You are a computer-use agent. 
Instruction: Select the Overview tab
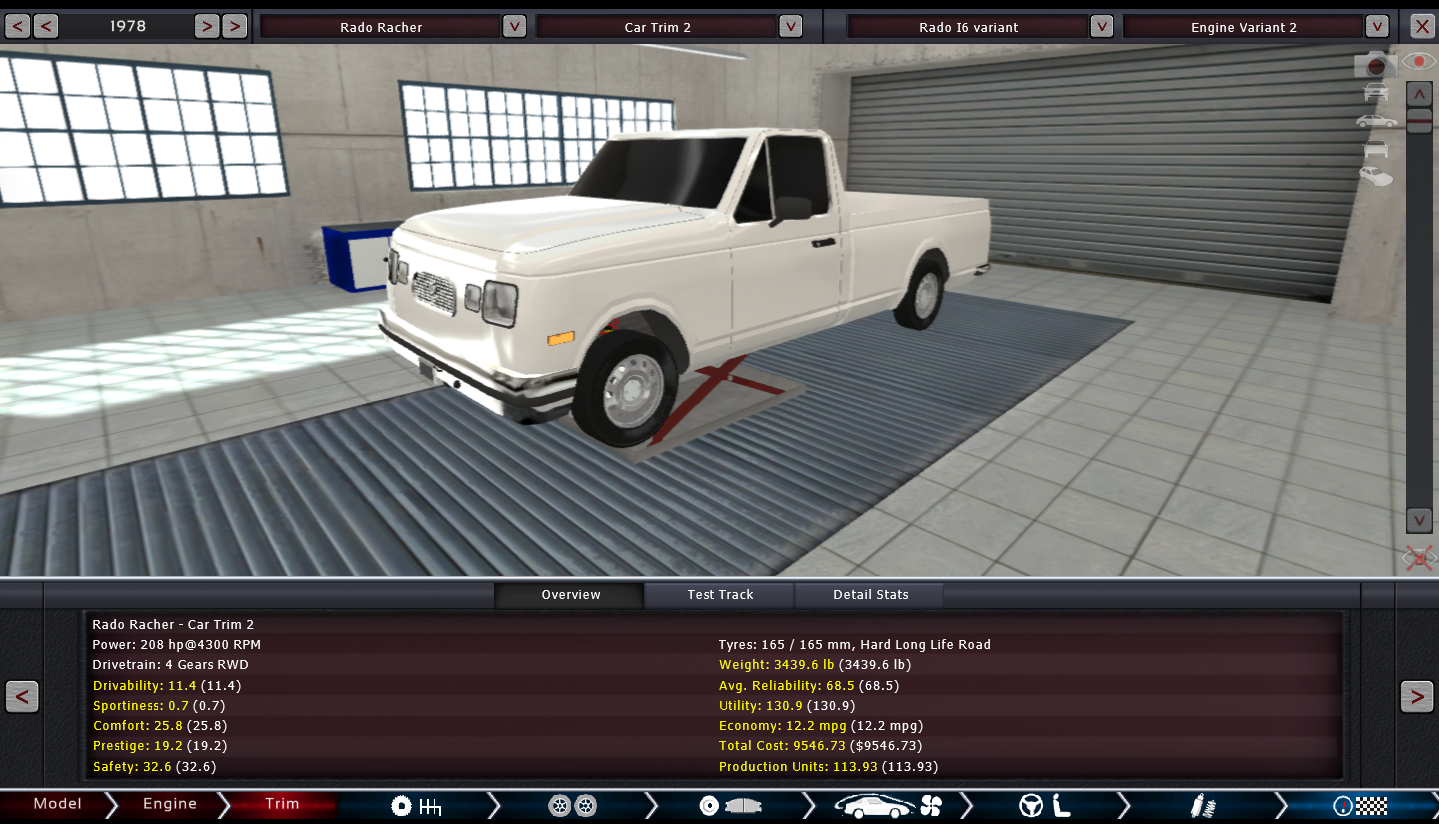(x=570, y=595)
